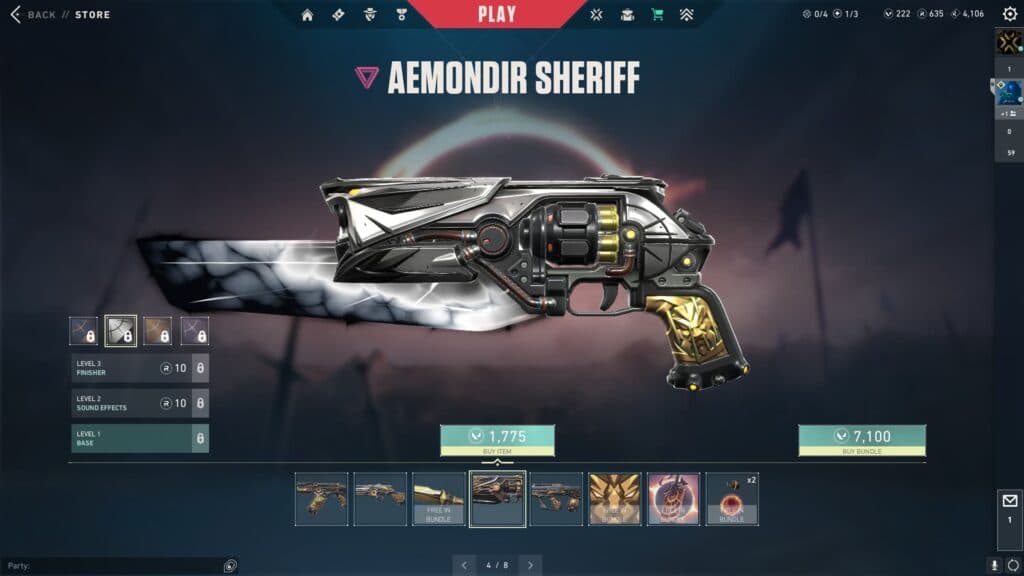The width and height of the screenshot is (1024, 576).
Task: Open the settings gear
Action: (1009, 14)
